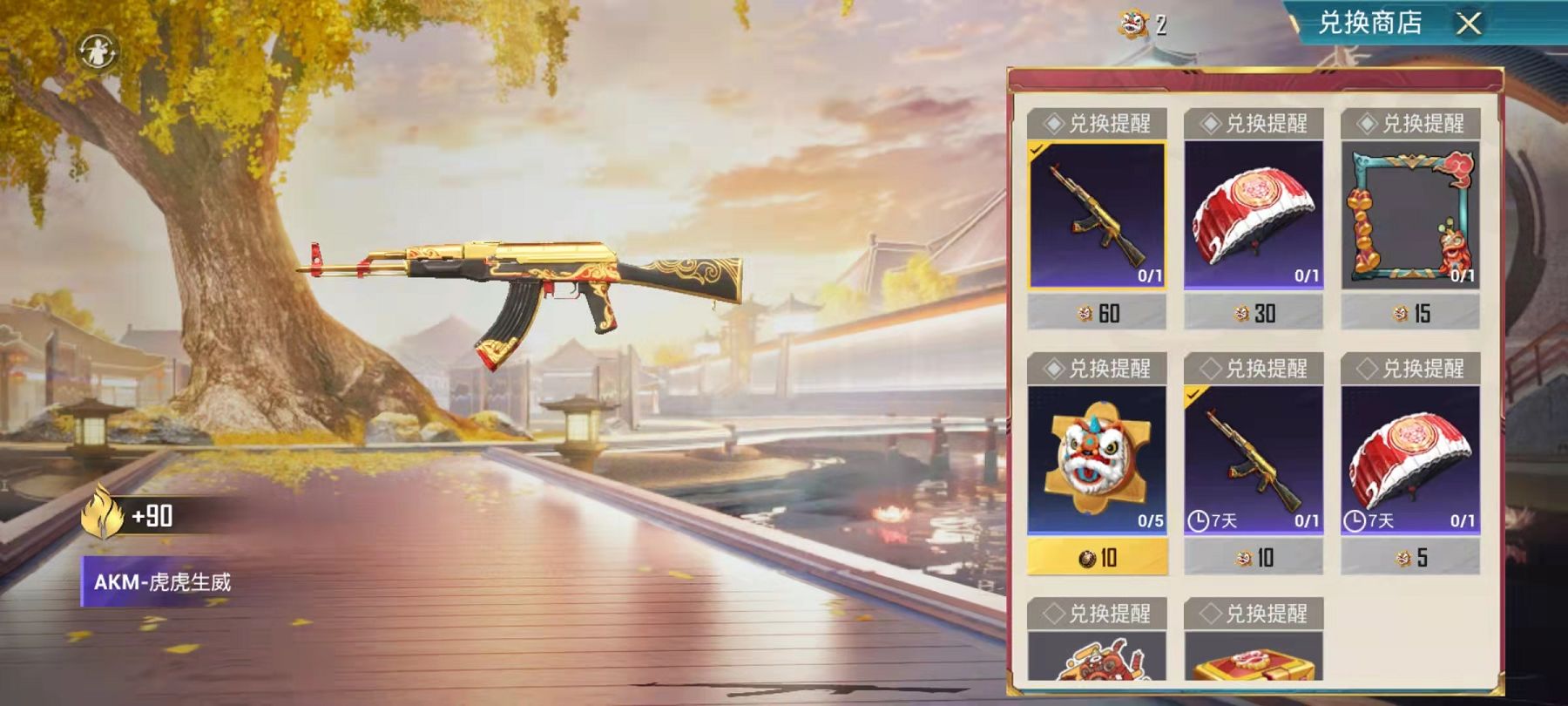Redeem the 7-day parachute for 5 tokens
The image size is (1568, 706).
[1410, 558]
